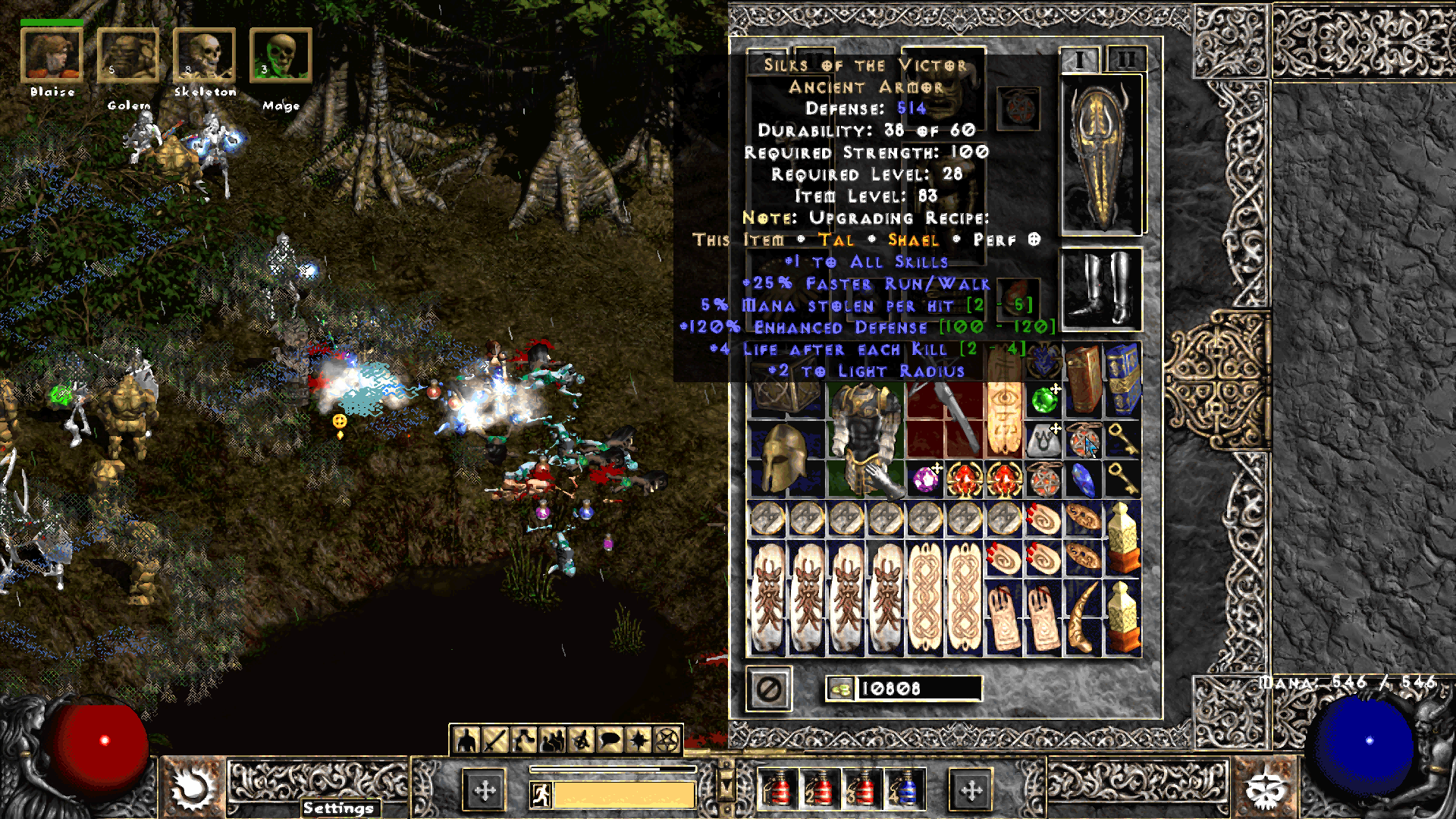The width and height of the screenshot is (1456, 819).
Task: Toggle the run/walk icon
Action: click(x=541, y=795)
